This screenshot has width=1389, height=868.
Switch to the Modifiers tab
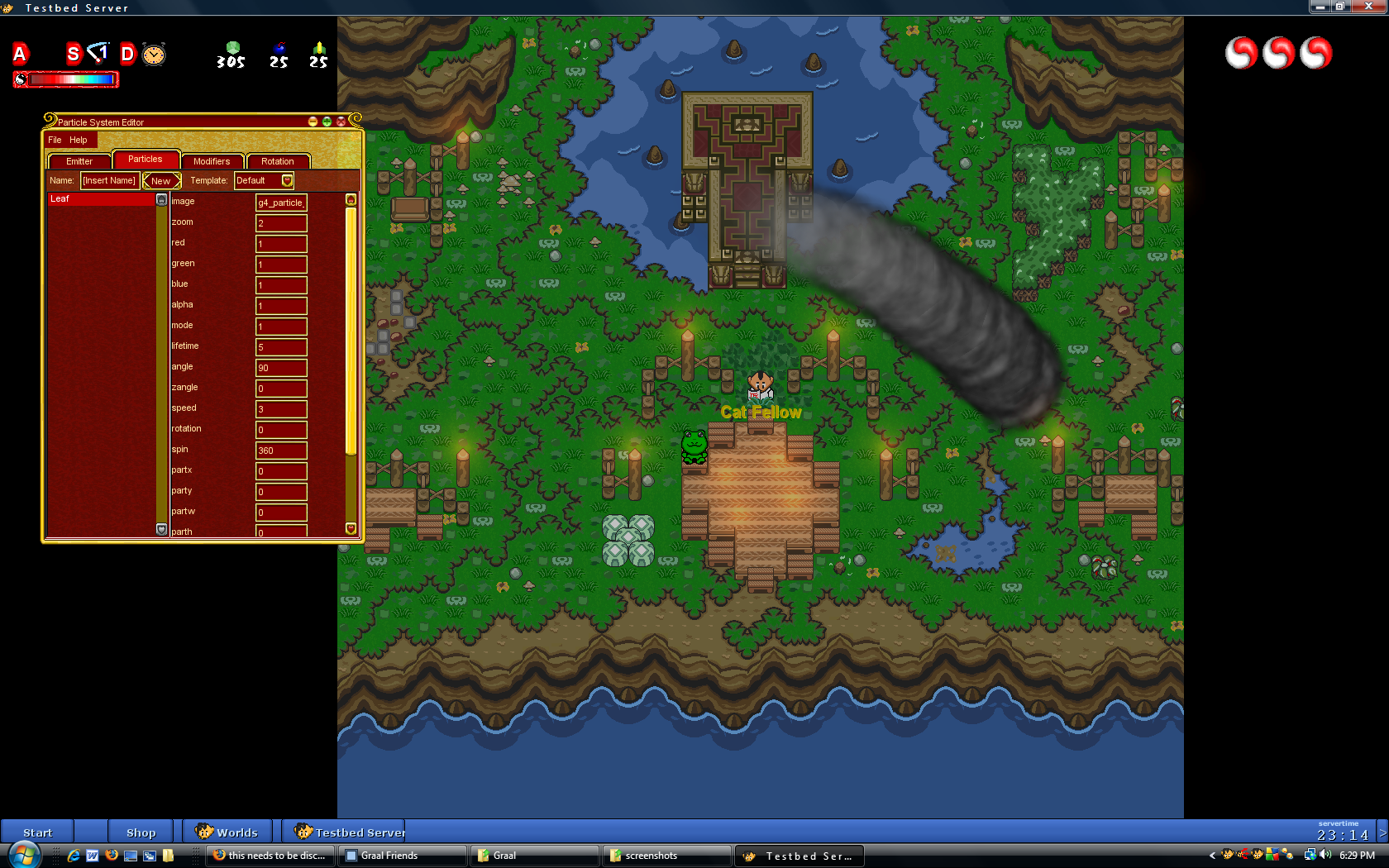[x=212, y=161]
